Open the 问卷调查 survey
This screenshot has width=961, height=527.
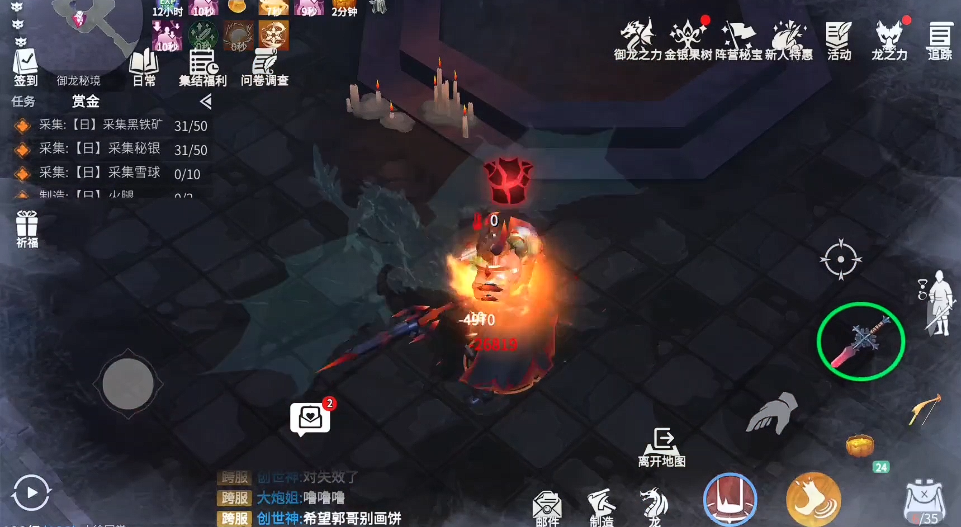pos(264,66)
